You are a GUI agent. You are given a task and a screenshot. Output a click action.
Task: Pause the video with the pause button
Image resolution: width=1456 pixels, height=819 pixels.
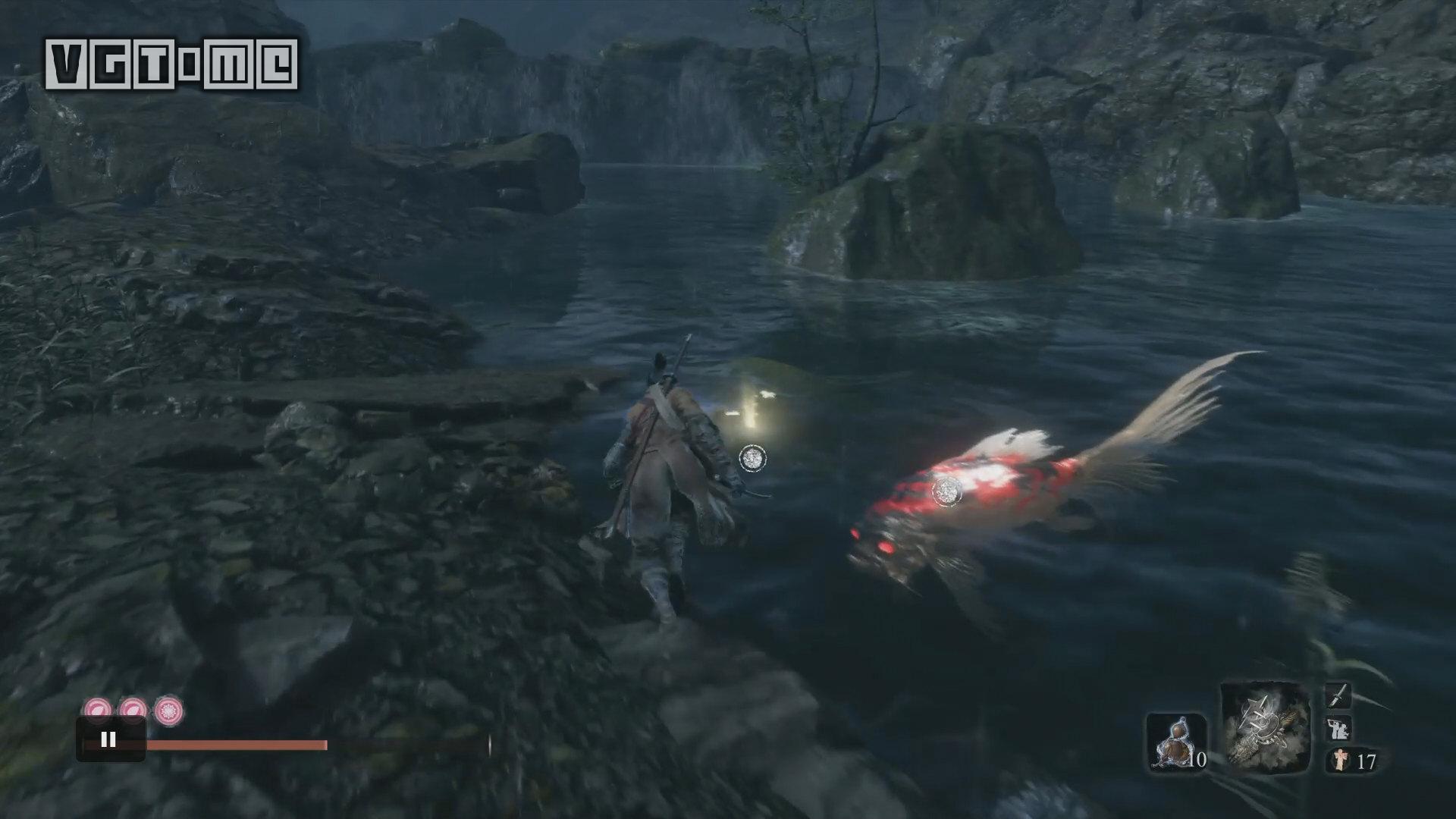coord(108,739)
